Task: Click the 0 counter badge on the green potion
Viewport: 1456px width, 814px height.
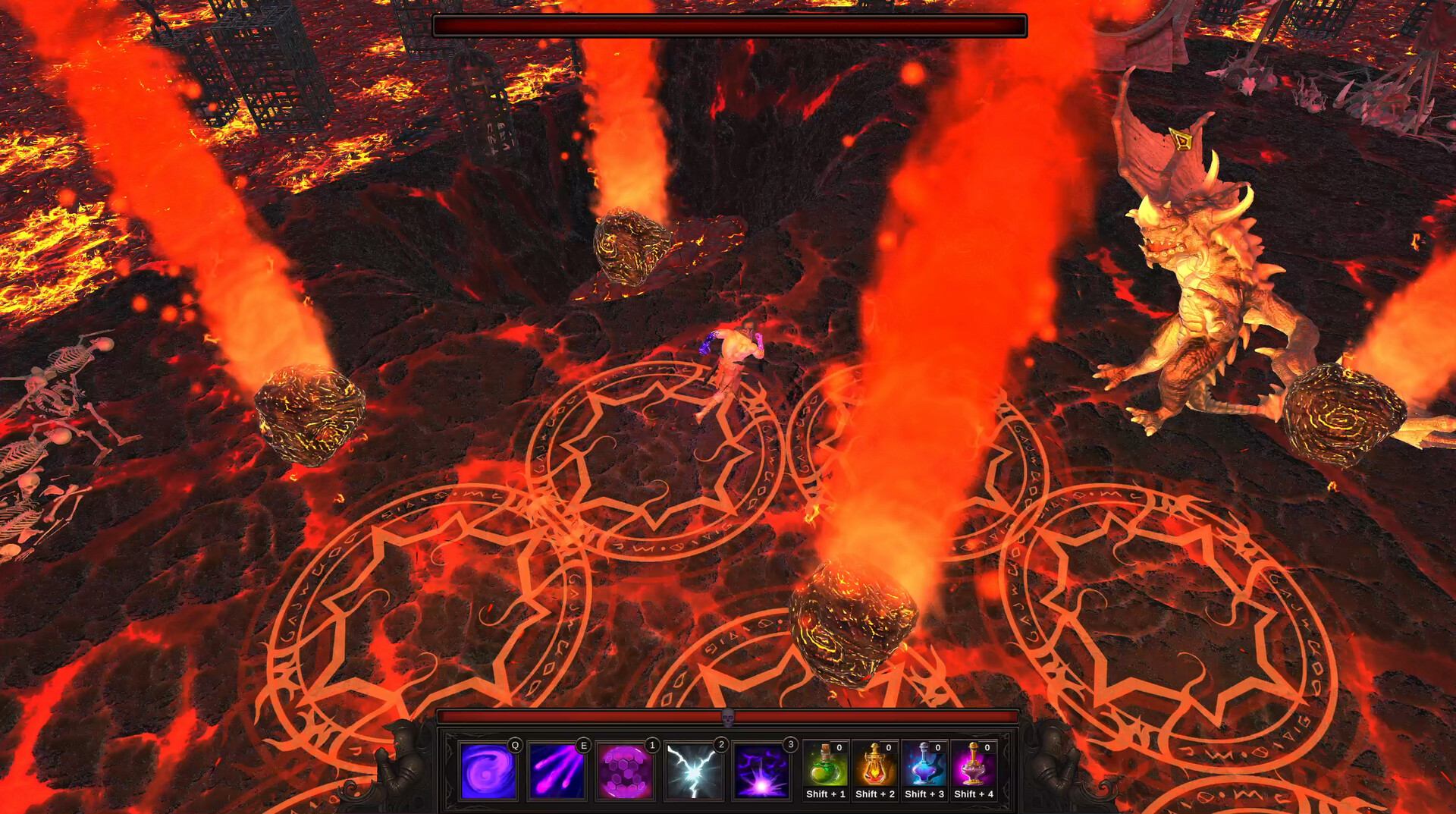Action: coord(838,747)
